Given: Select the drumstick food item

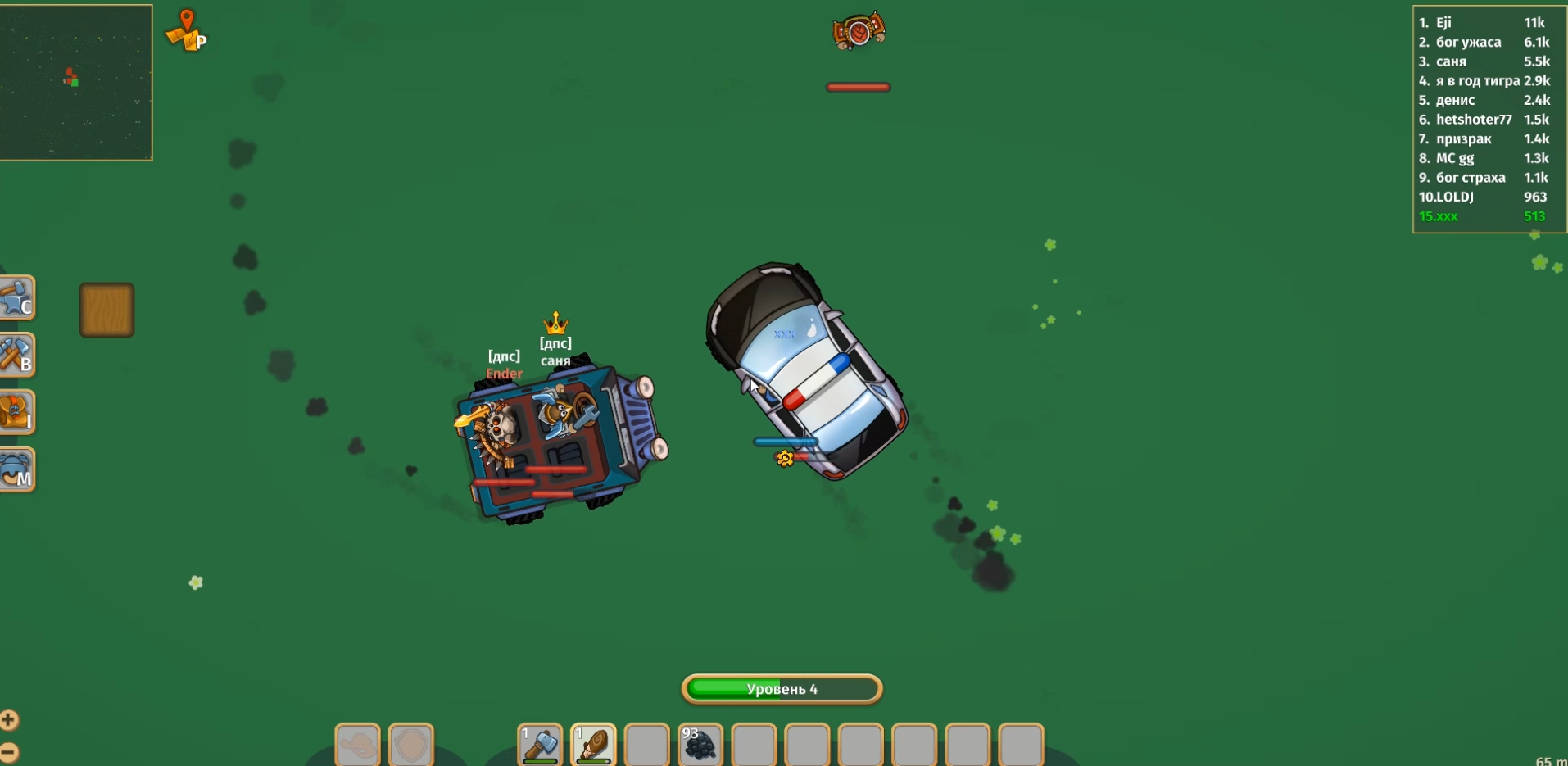Looking at the screenshot, I should [x=595, y=745].
